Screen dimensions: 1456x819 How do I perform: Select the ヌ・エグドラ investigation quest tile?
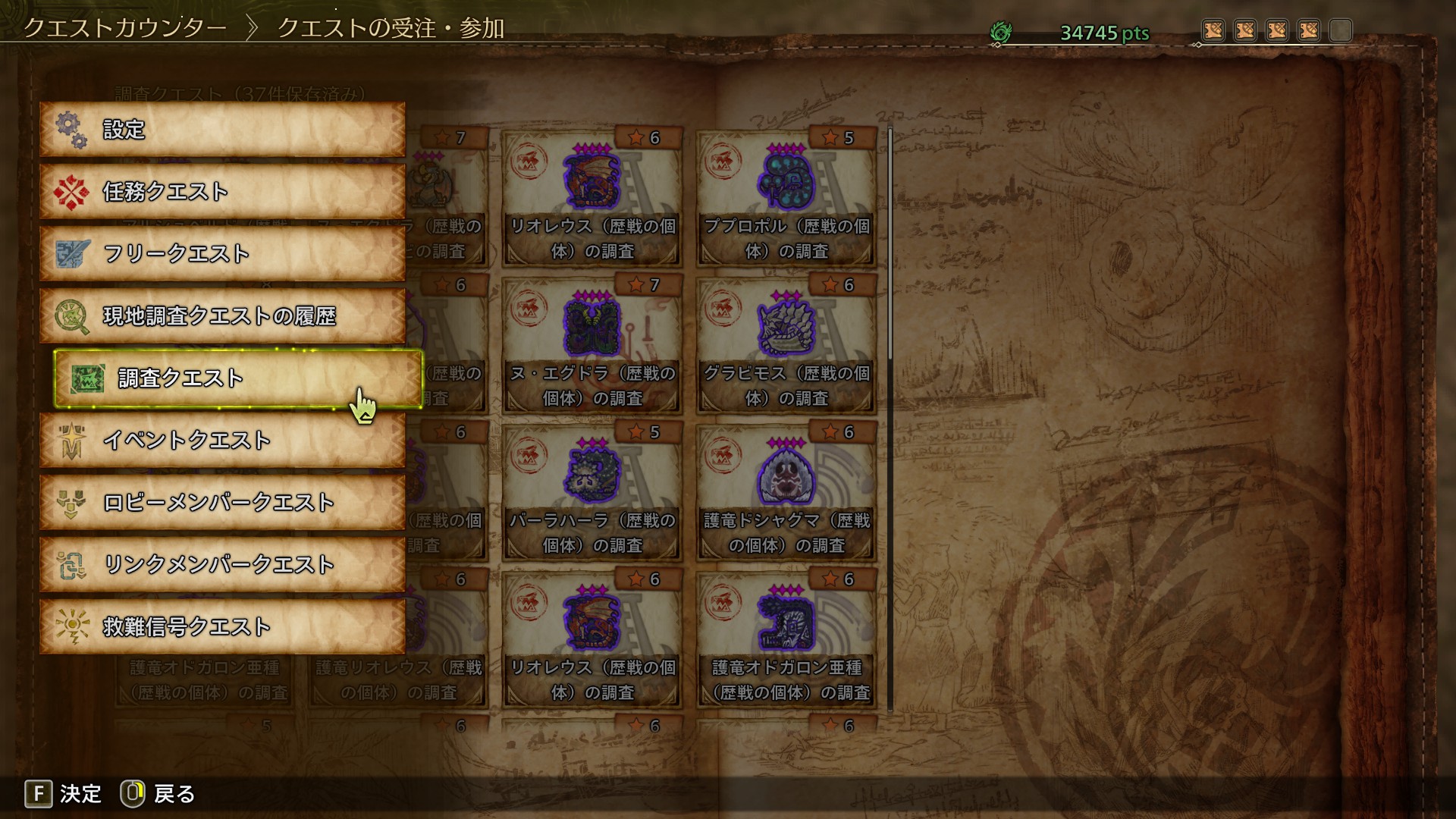coord(592,346)
